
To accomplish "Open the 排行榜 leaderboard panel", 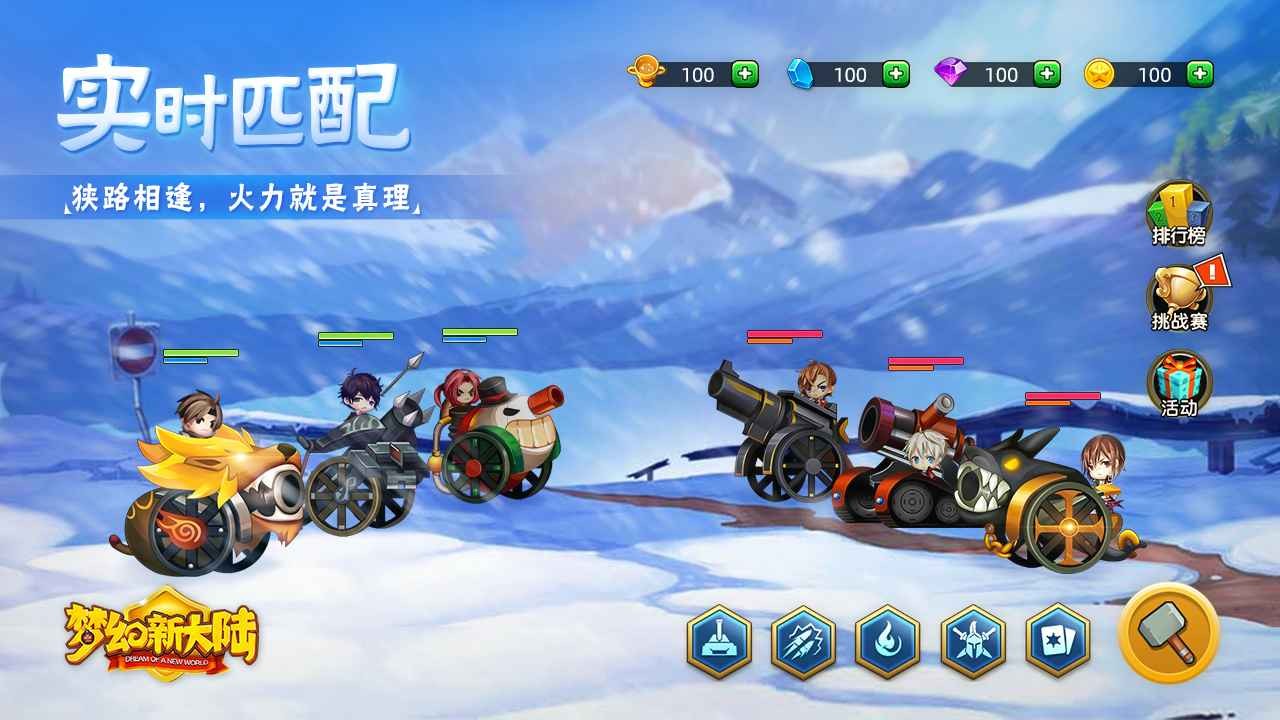I will [1176, 212].
